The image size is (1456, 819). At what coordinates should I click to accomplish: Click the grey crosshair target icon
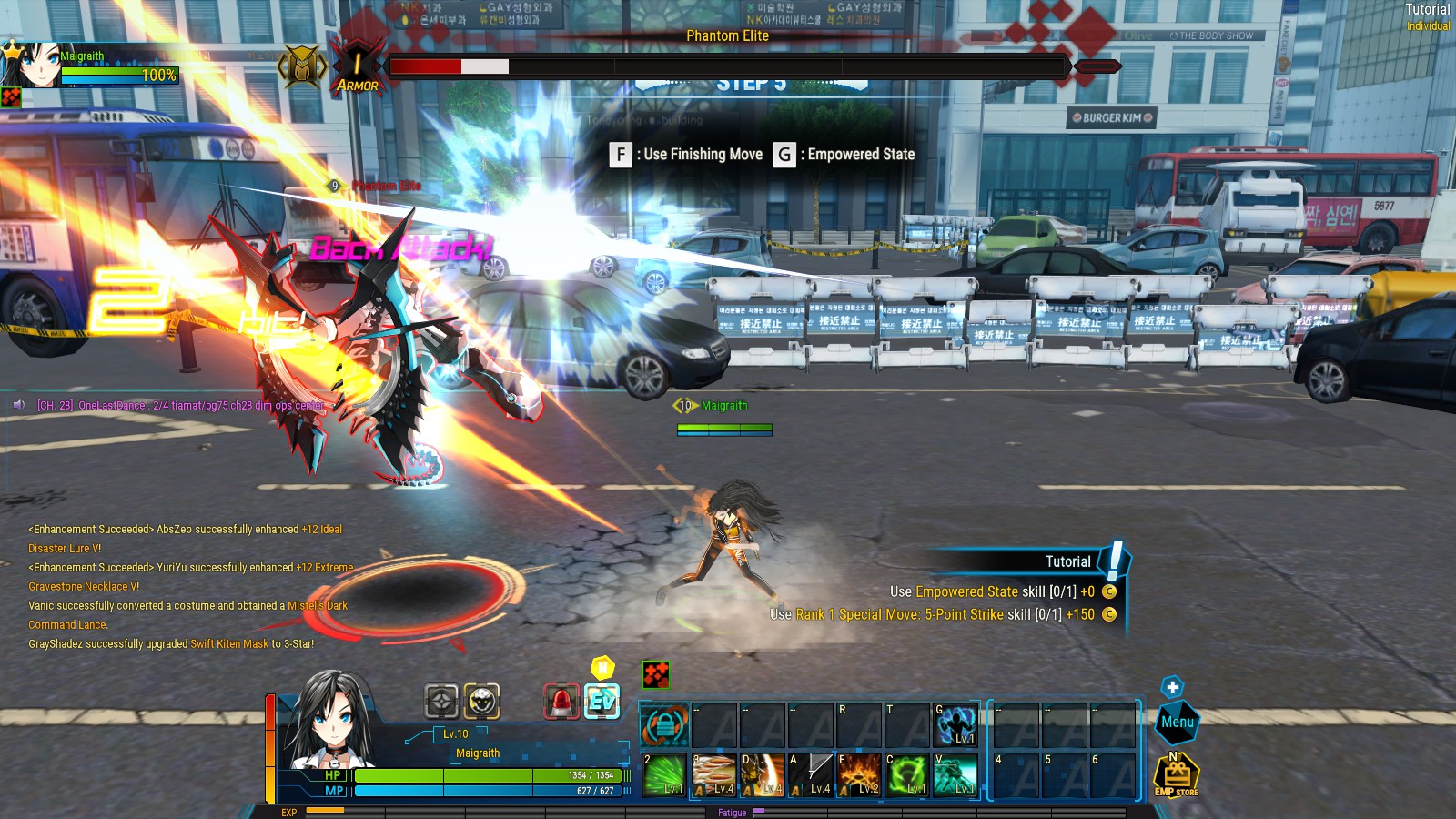coord(441,702)
